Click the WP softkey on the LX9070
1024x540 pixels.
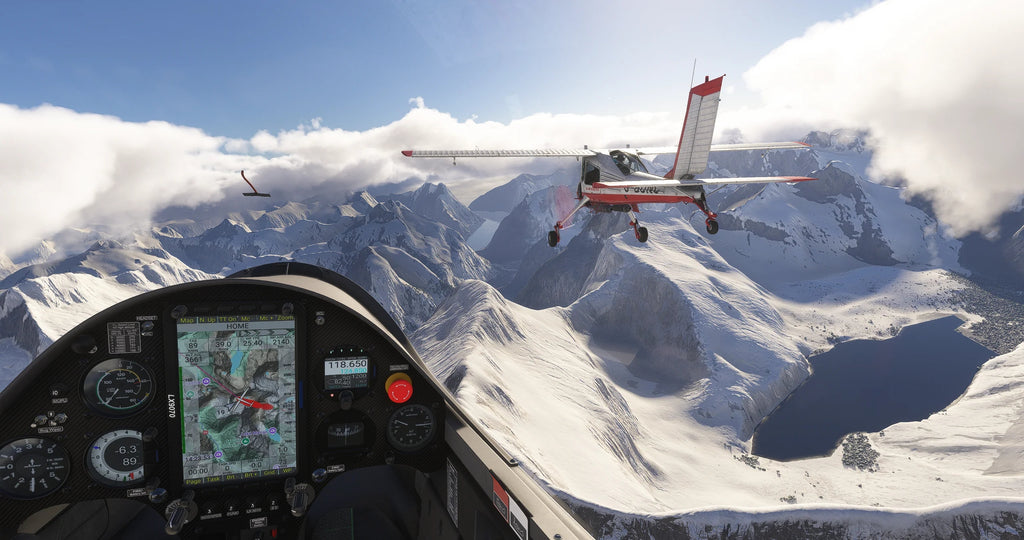pos(288,471)
